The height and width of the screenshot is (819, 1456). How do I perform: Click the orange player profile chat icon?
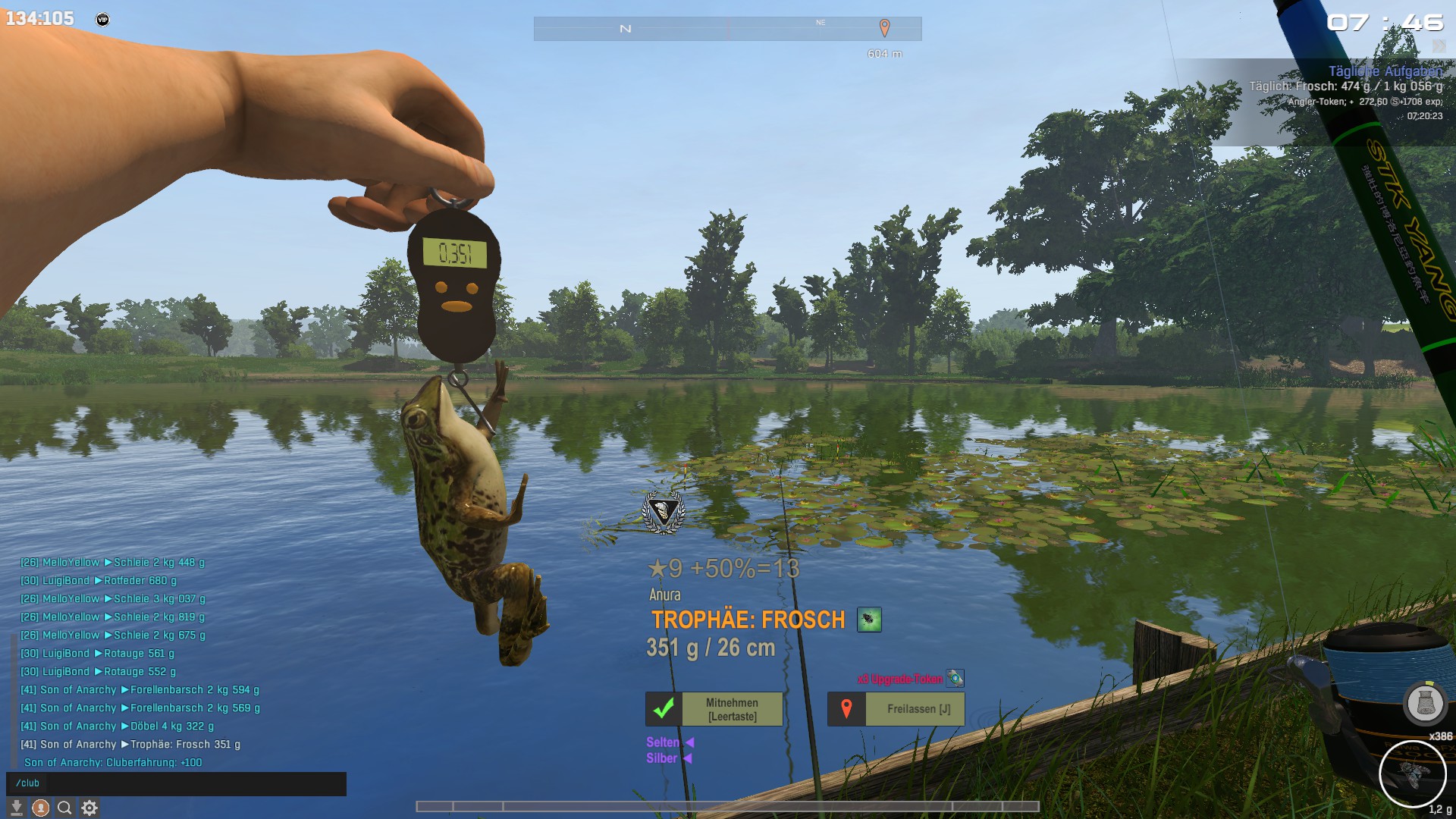41,808
